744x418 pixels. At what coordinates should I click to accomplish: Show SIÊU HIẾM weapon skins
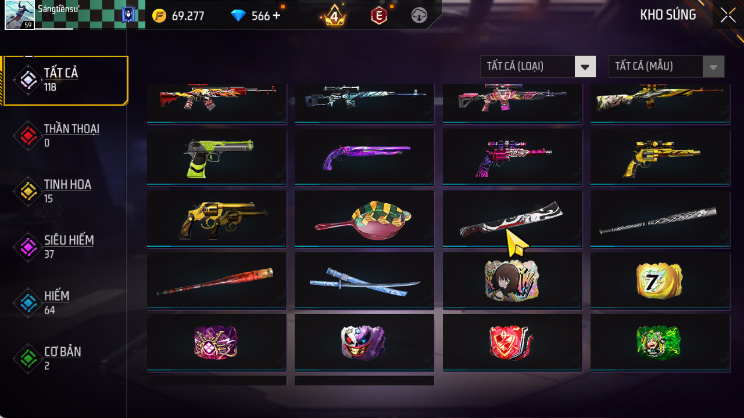(x=65, y=246)
